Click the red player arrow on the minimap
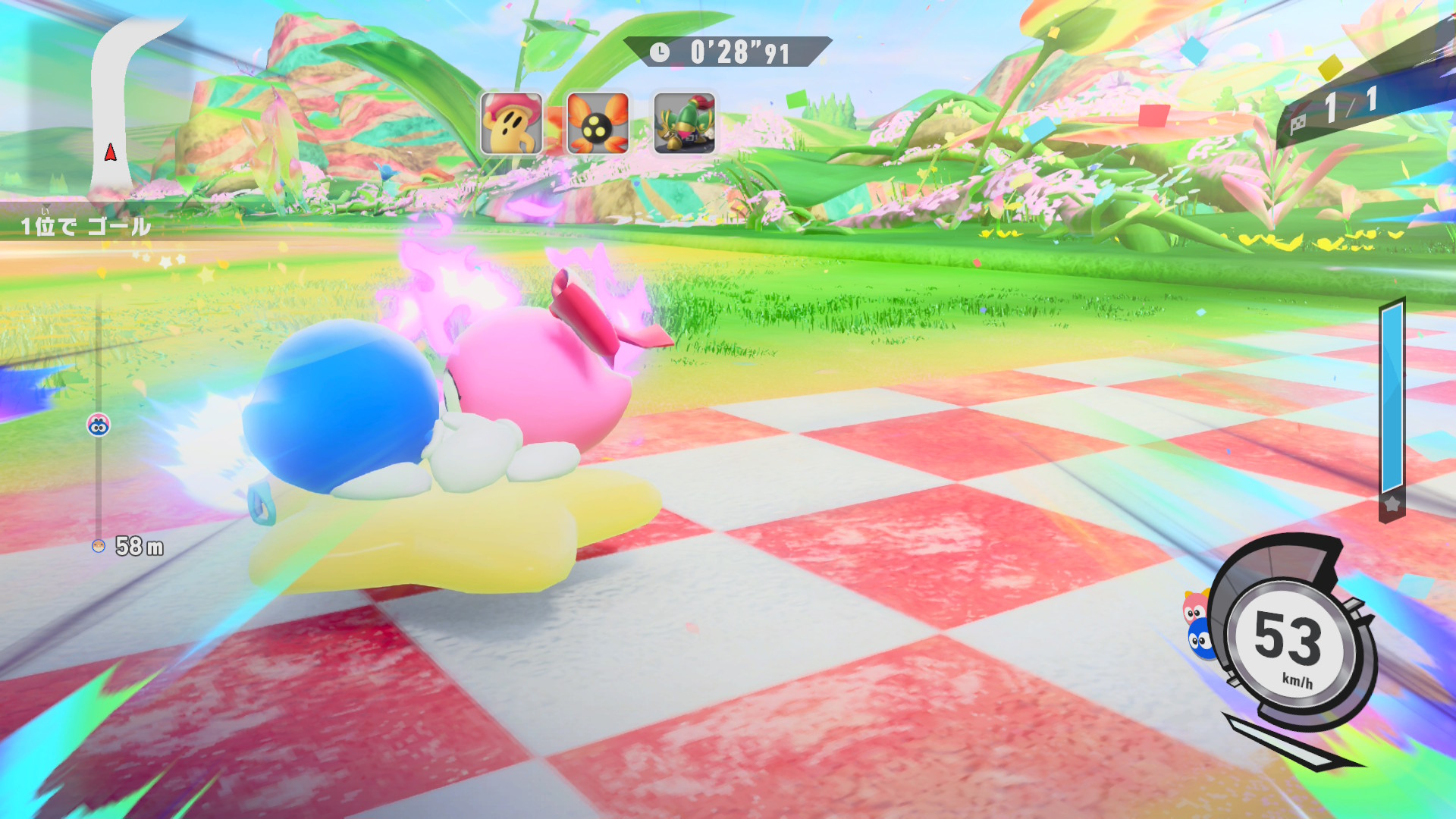 (x=111, y=152)
